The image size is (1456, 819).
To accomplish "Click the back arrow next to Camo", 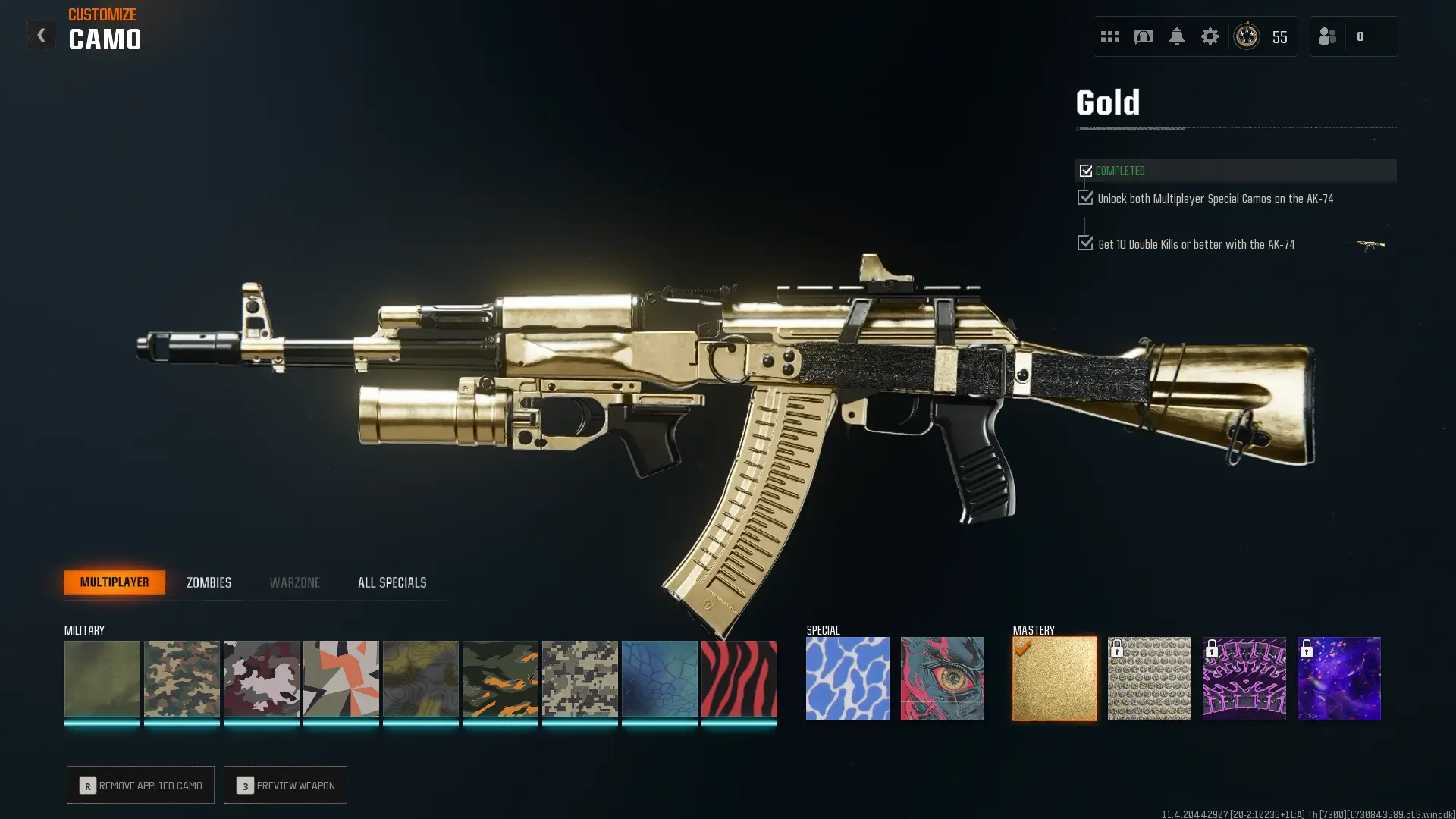I will (x=42, y=34).
